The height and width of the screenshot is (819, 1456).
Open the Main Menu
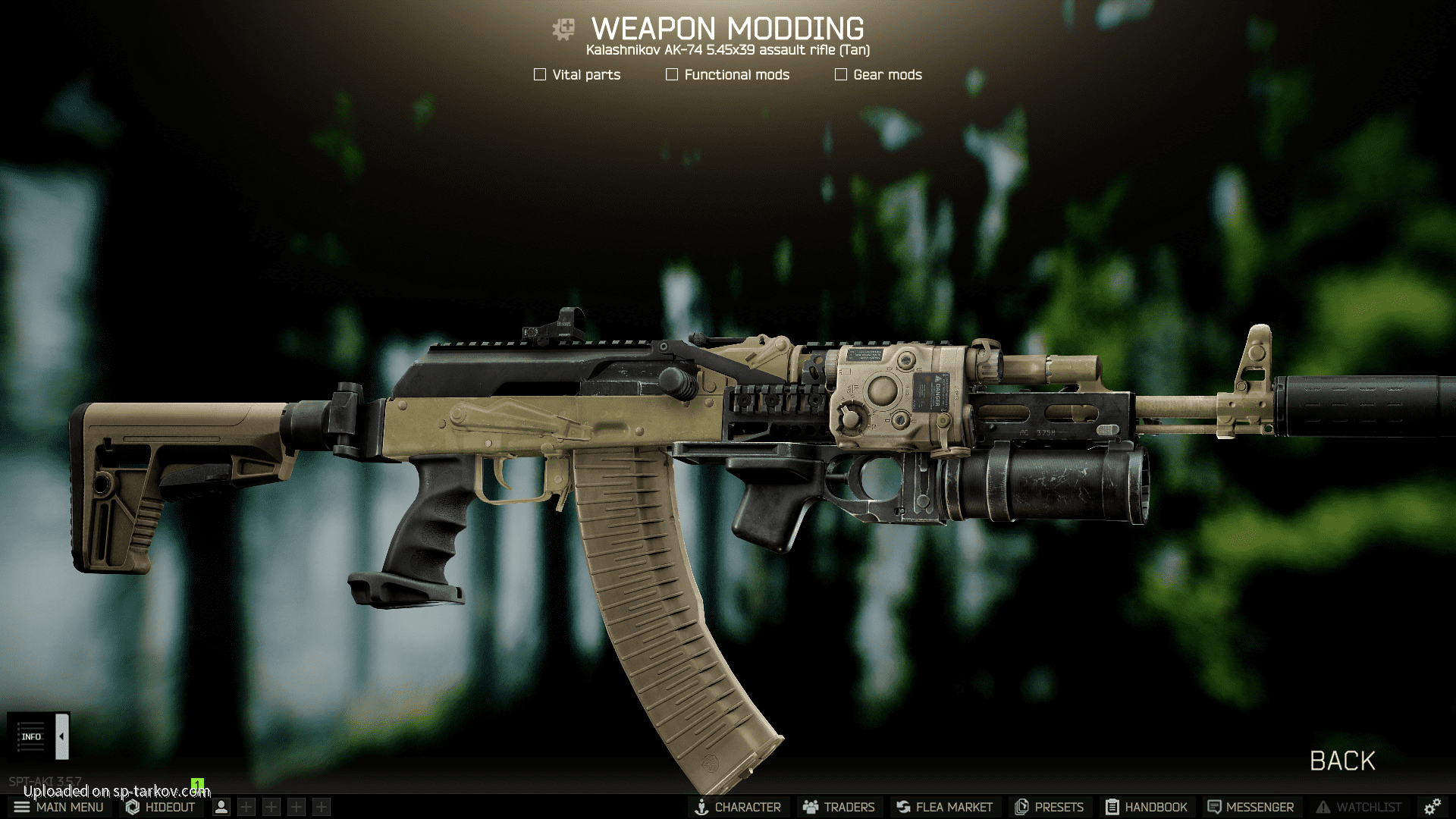[59, 807]
